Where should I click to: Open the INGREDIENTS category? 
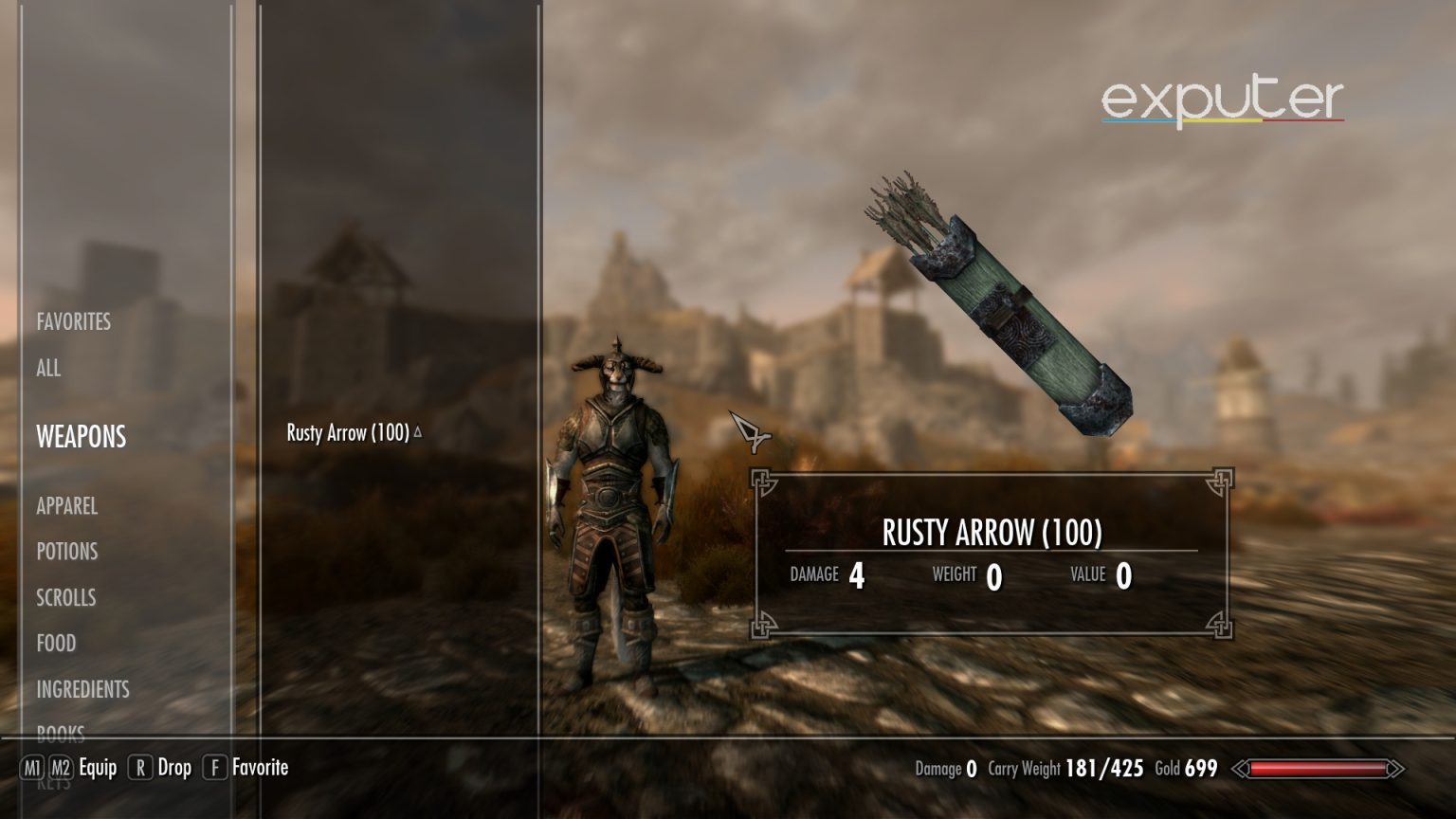(82, 690)
